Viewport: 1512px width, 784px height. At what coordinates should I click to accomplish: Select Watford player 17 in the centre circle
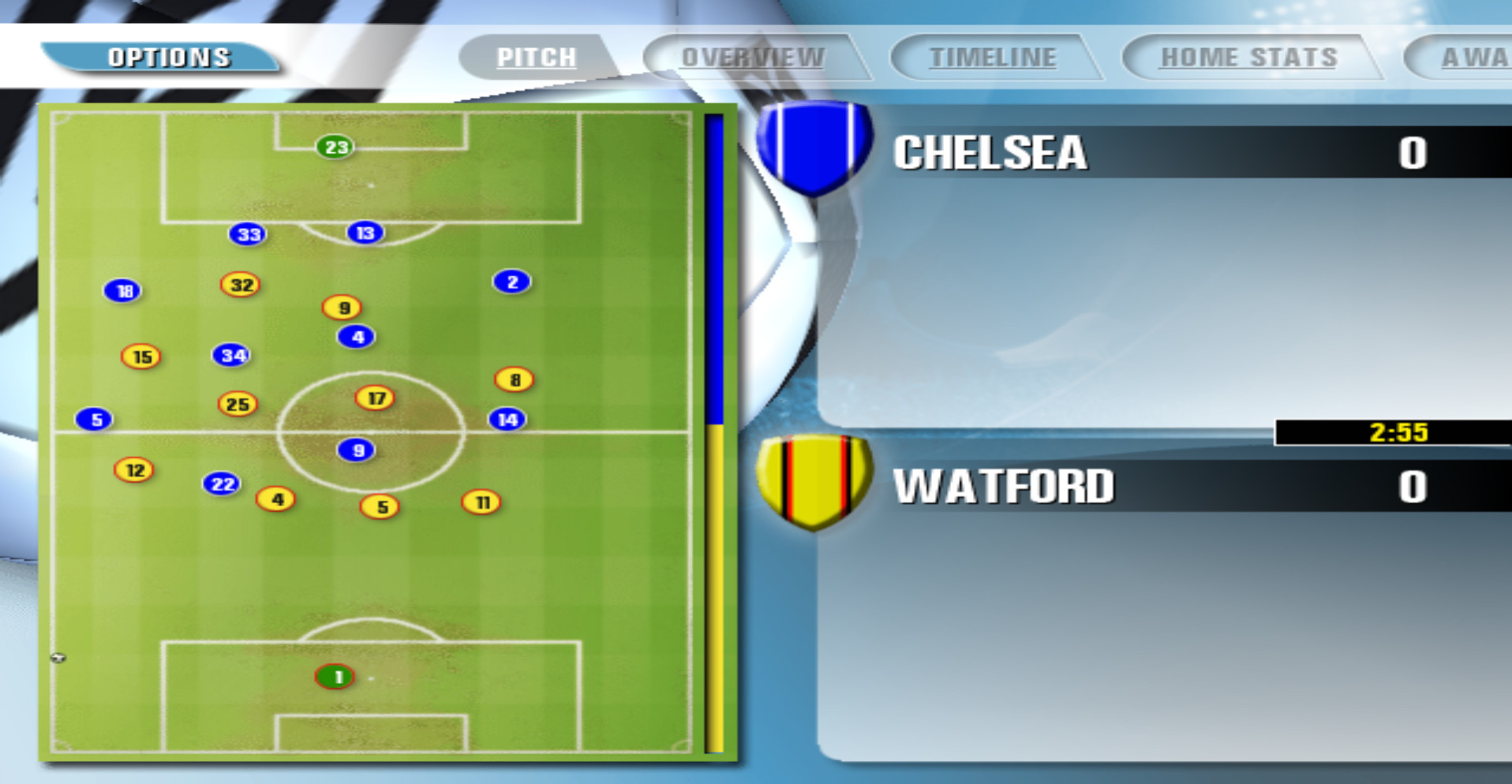[x=374, y=398]
